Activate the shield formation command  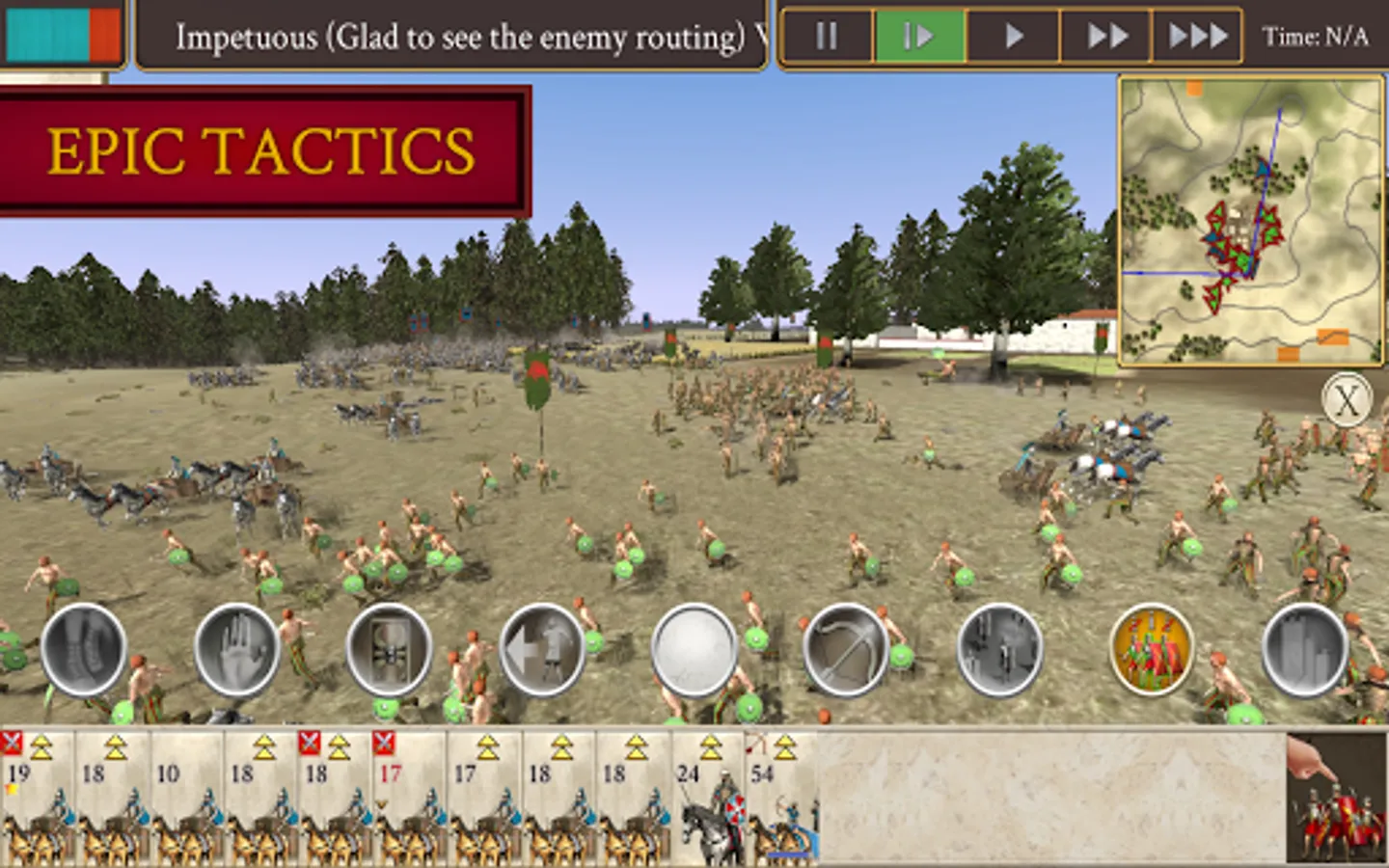click(x=389, y=649)
